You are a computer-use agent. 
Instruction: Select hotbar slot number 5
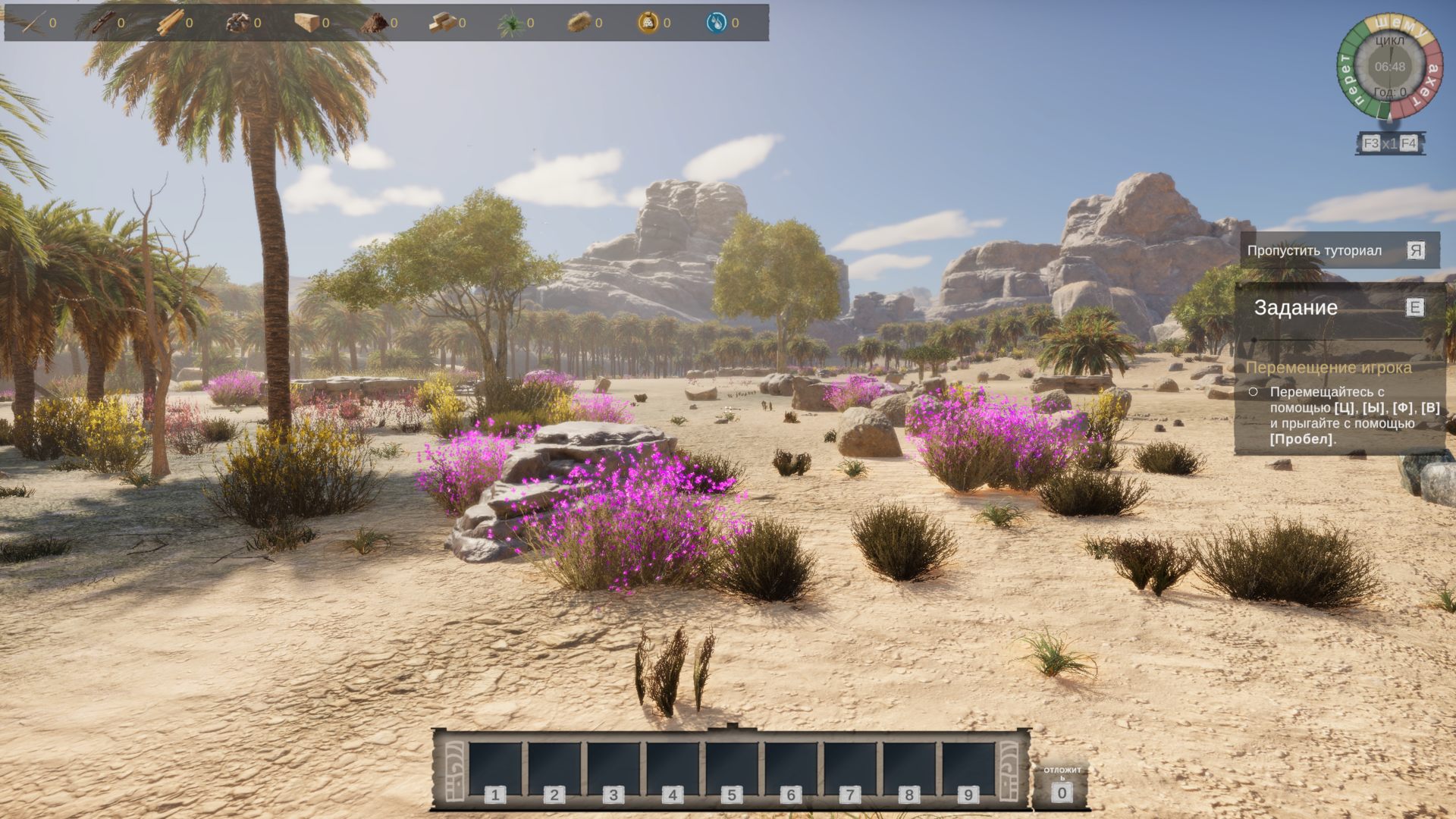(732, 770)
